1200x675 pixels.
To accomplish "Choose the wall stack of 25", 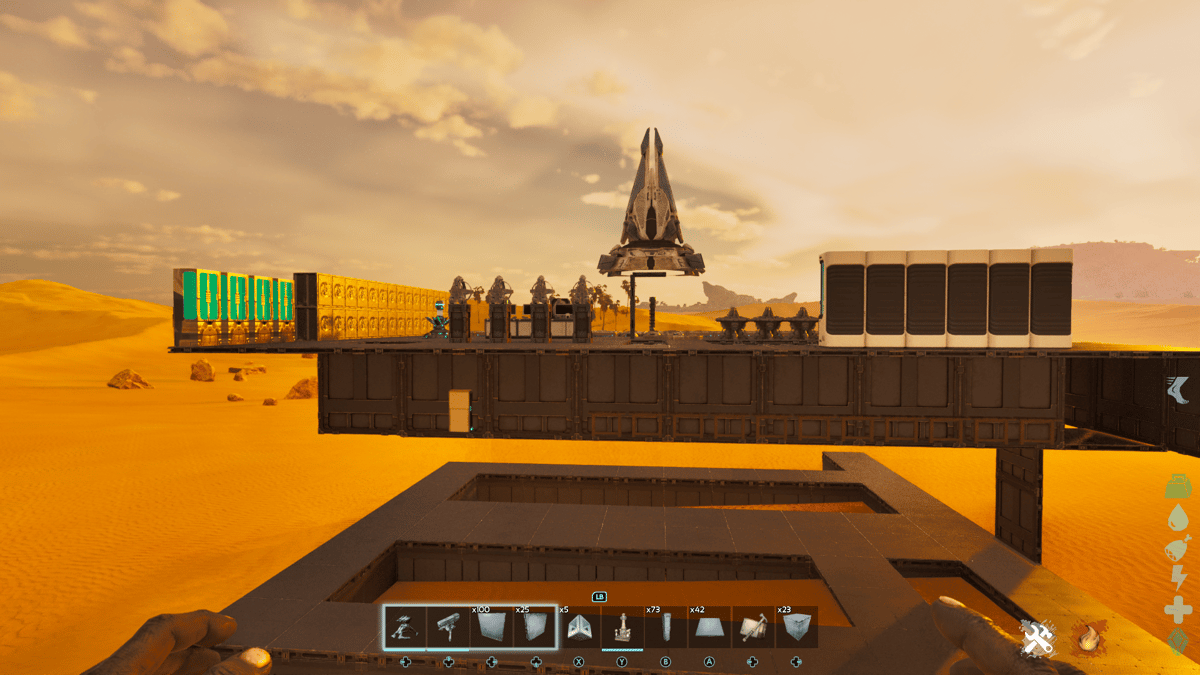I will coord(535,627).
